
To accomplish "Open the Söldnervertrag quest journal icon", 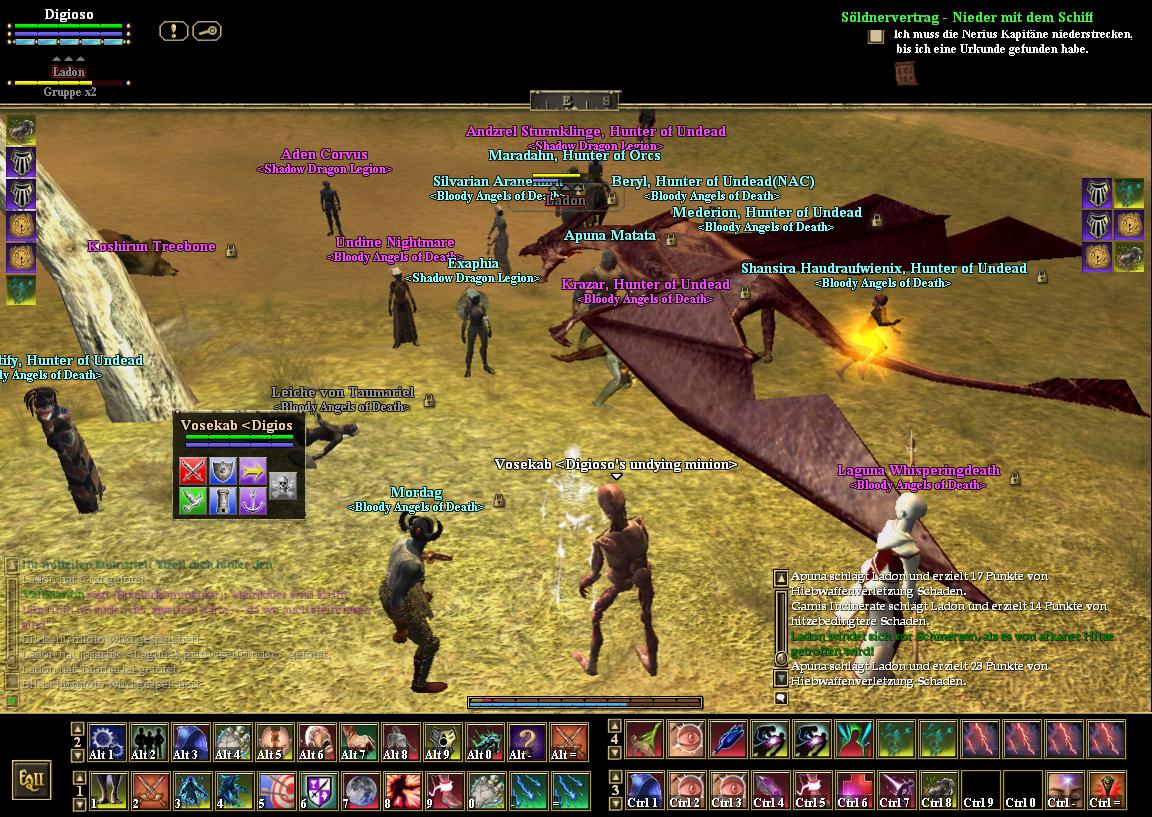I will coord(876,37).
